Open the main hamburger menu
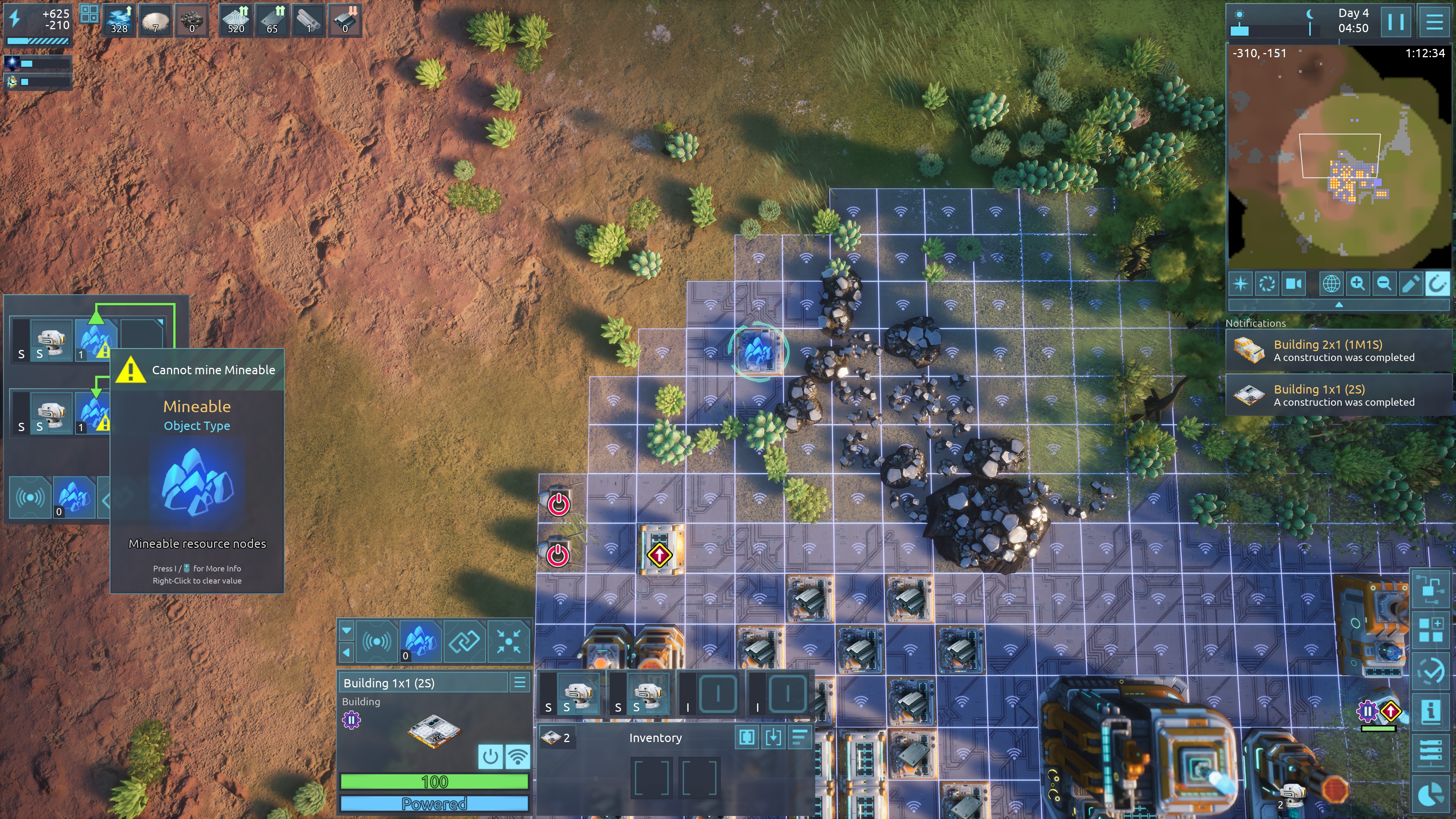1456x819 pixels. tap(1434, 22)
